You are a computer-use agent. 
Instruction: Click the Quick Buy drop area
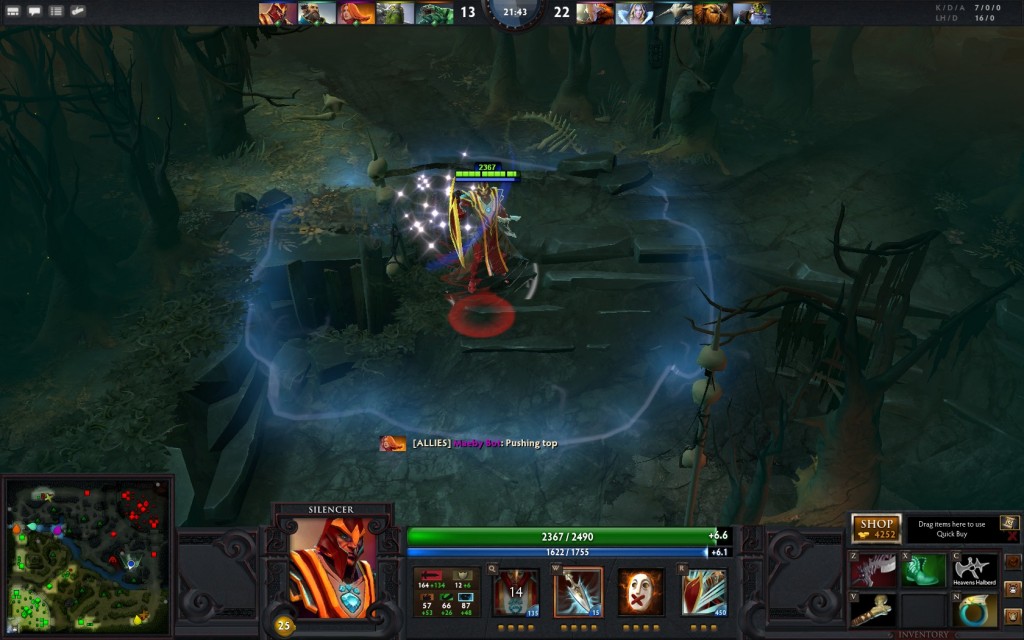coord(953,528)
